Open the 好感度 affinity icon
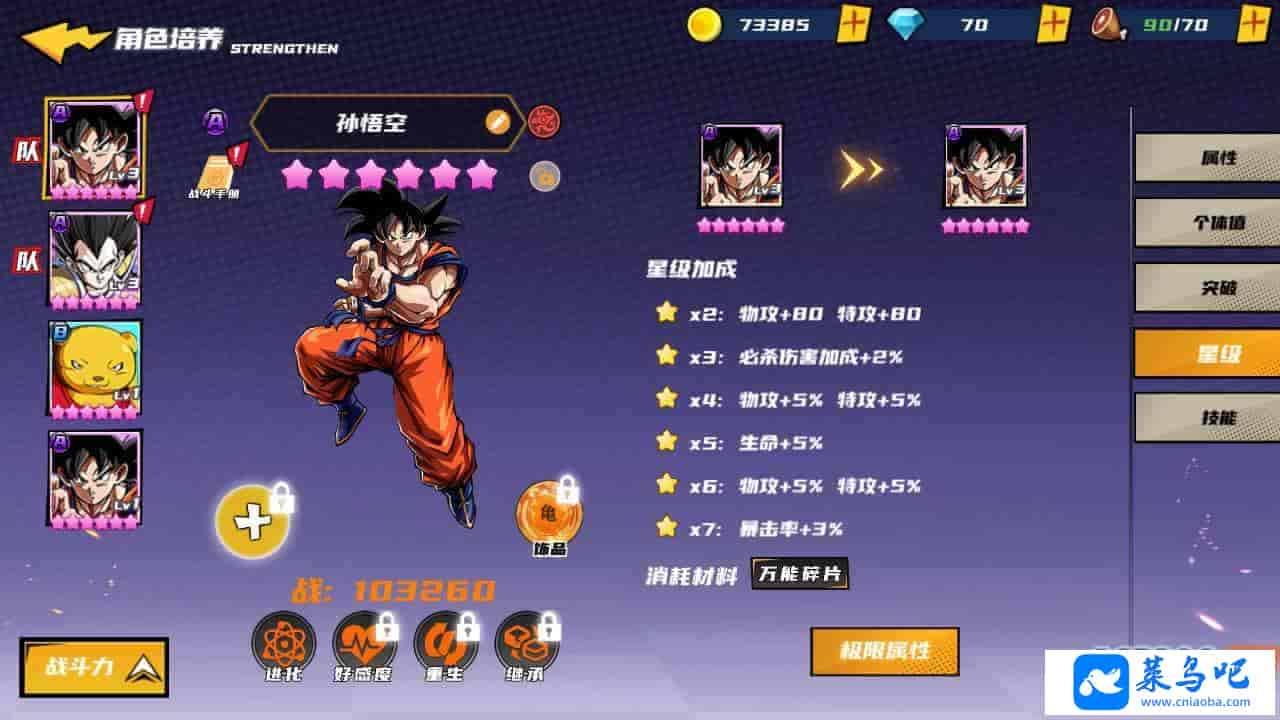The image size is (1280, 720). coord(364,643)
